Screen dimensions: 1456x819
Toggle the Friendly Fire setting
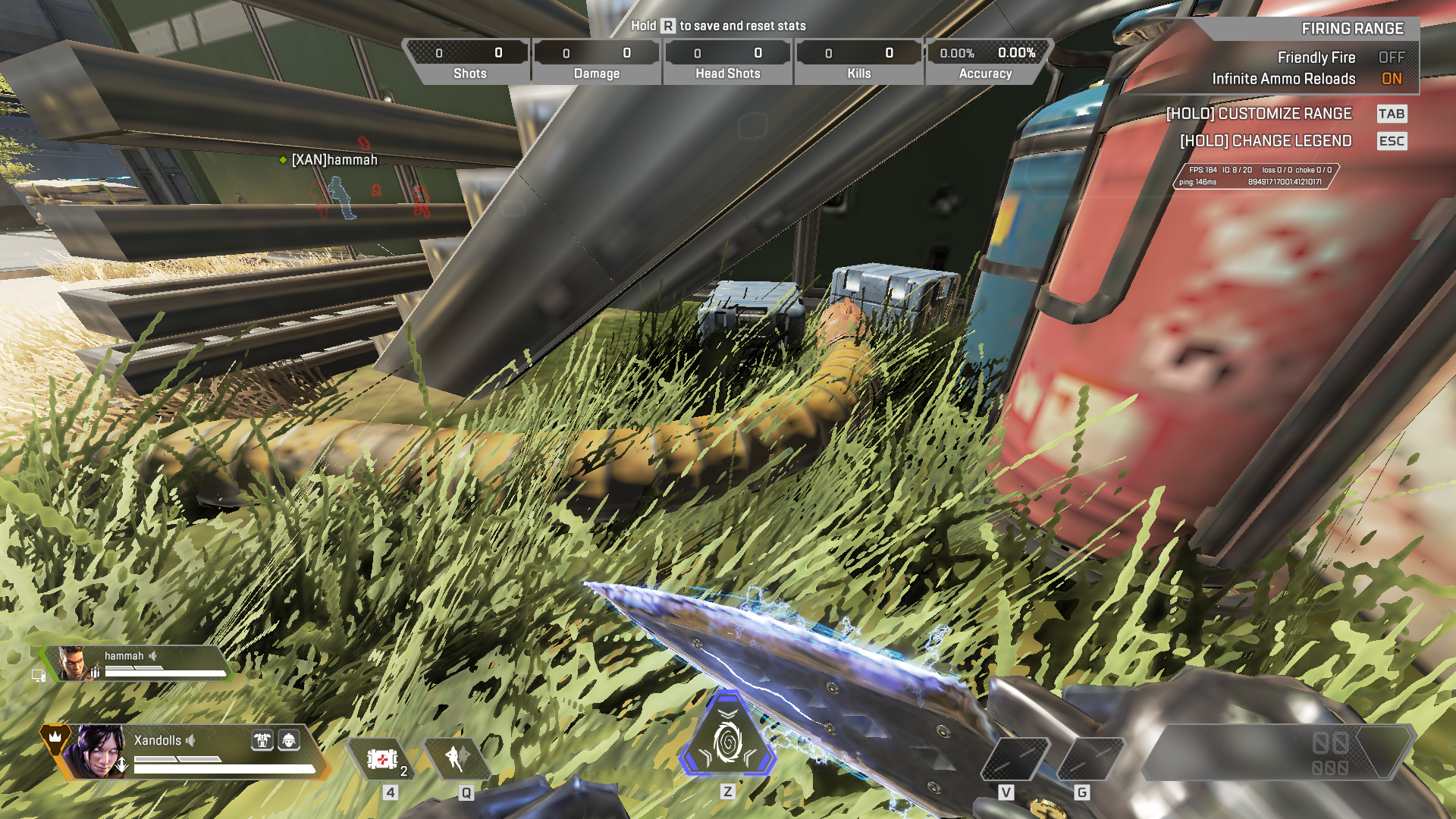(1391, 58)
